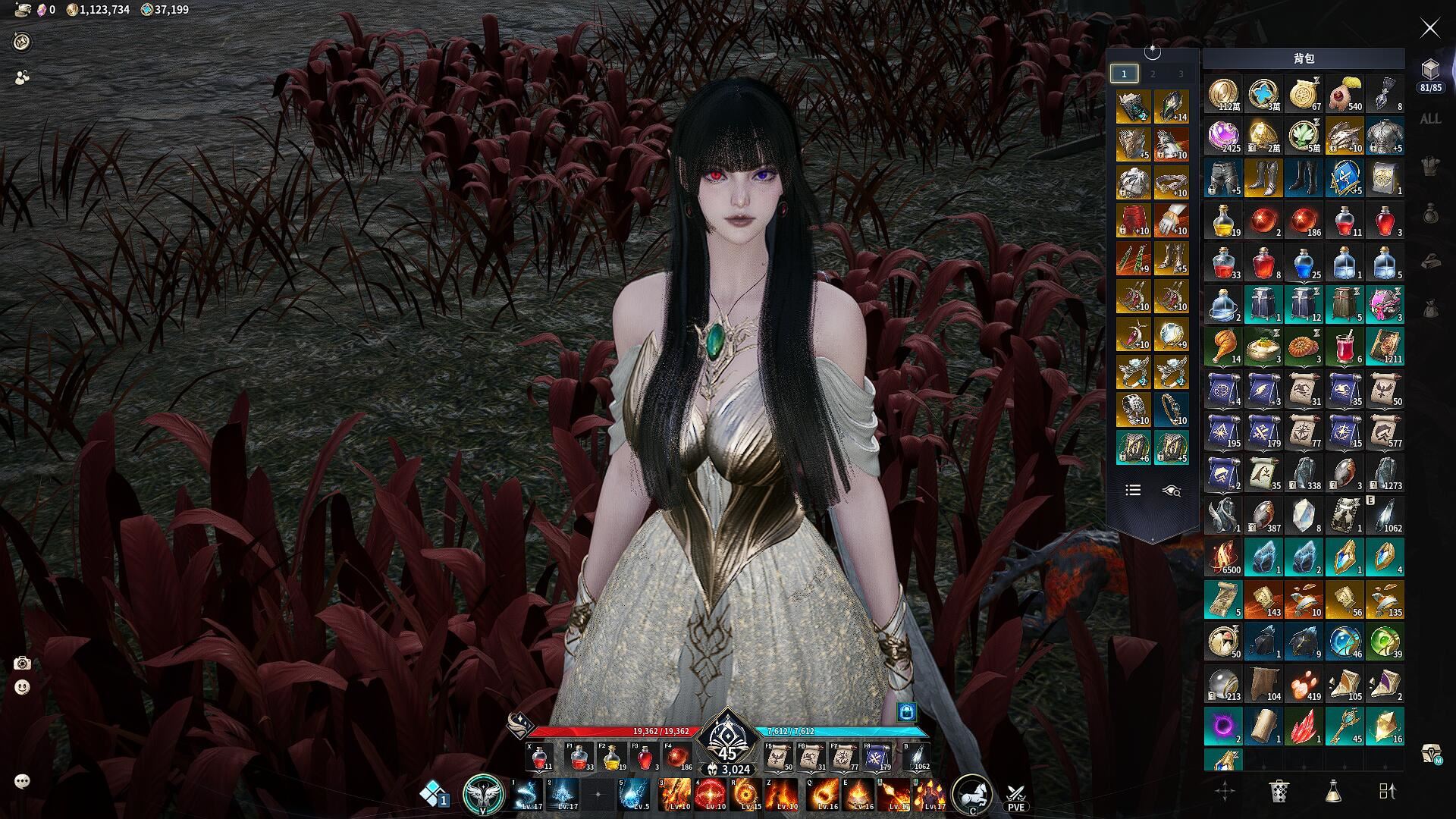Open the camera screenshot mode icon
The image size is (1456, 819).
pyautogui.click(x=22, y=664)
